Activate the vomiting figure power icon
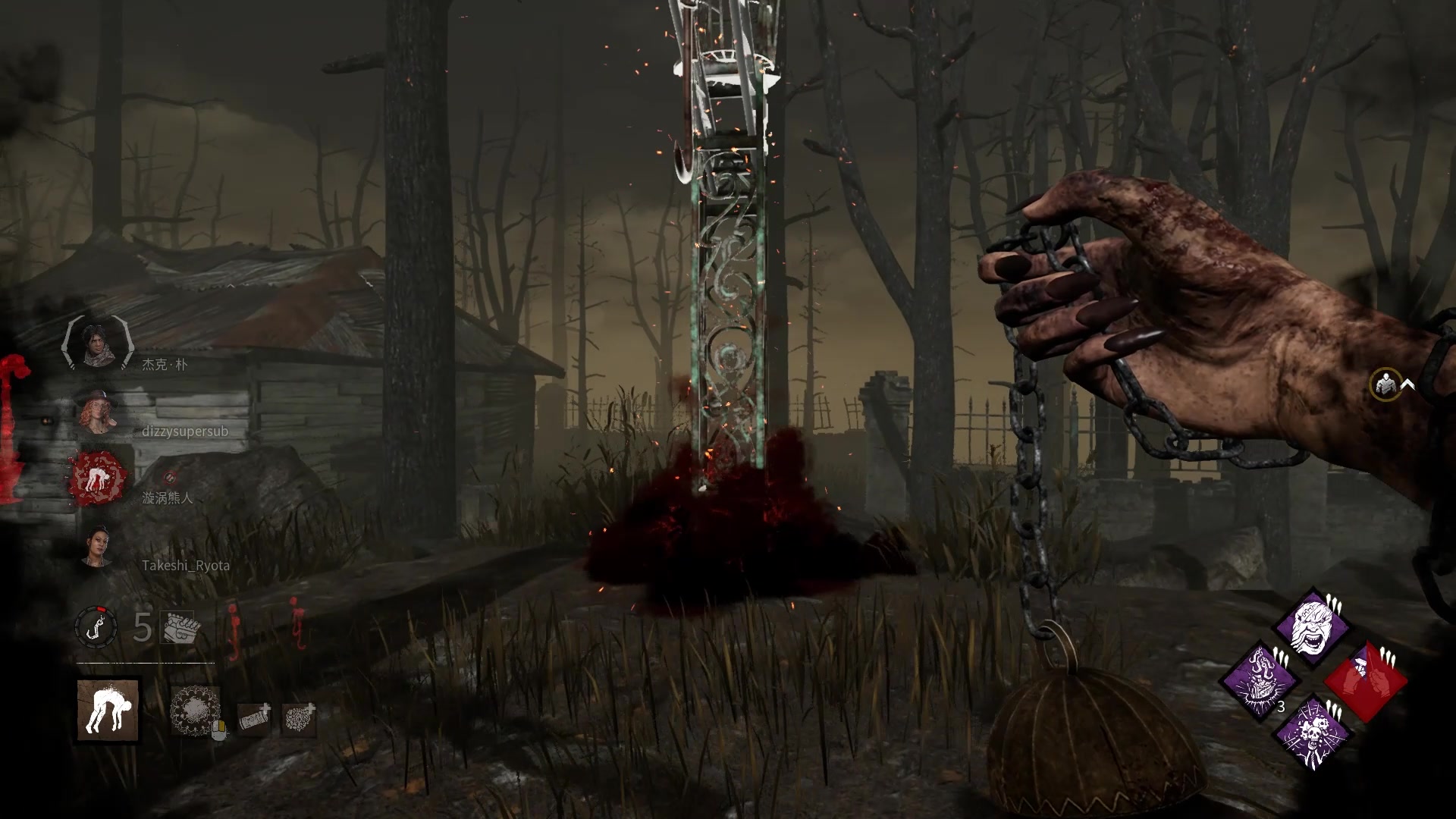 [x=108, y=710]
